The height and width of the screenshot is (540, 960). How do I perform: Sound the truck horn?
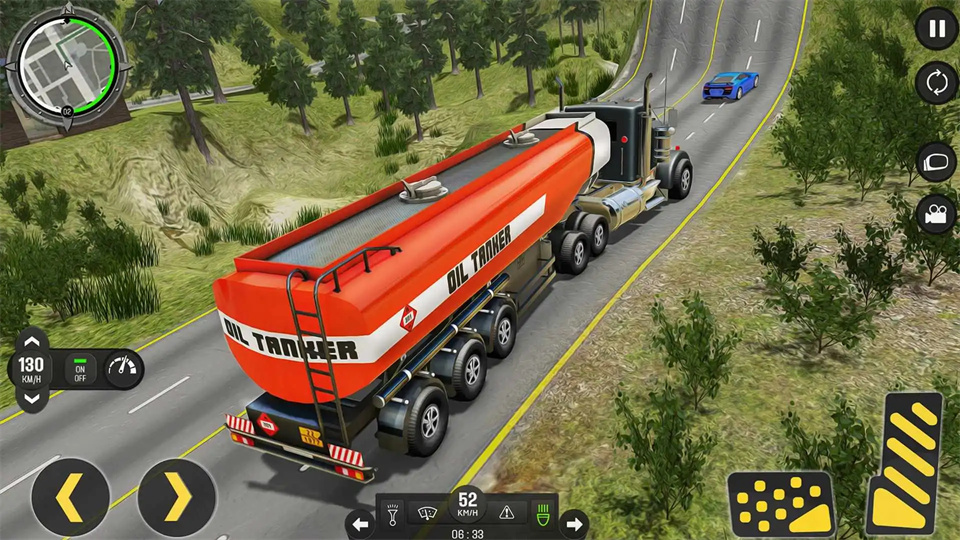[392, 512]
